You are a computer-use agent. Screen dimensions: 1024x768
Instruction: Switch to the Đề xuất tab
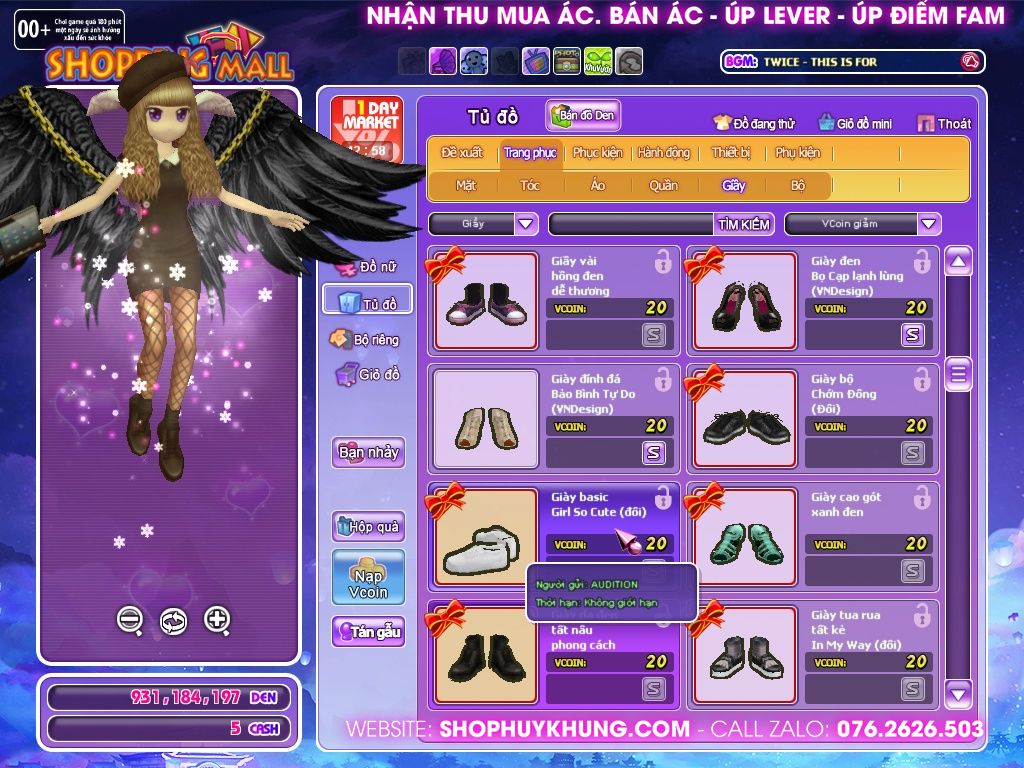pyautogui.click(x=462, y=153)
